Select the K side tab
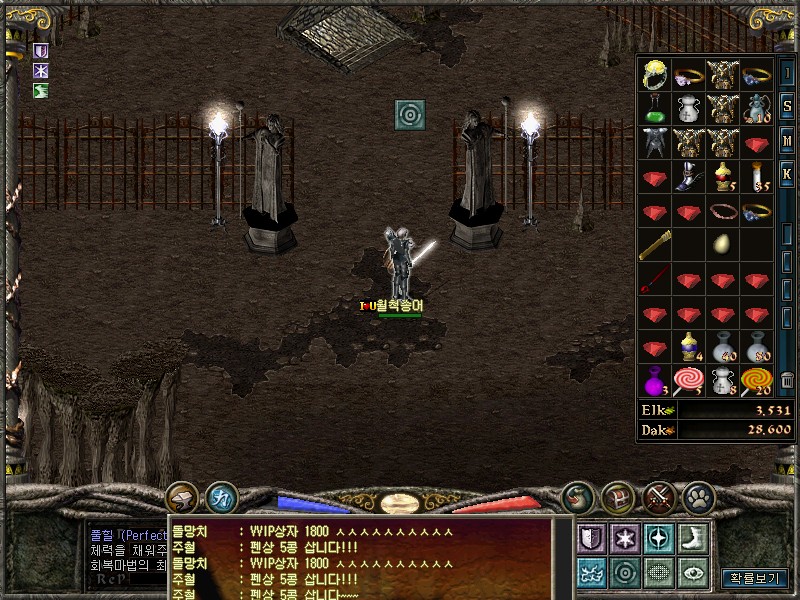Viewport: 800px width, 600px height. pyautogui.click(x=787, y=174)
